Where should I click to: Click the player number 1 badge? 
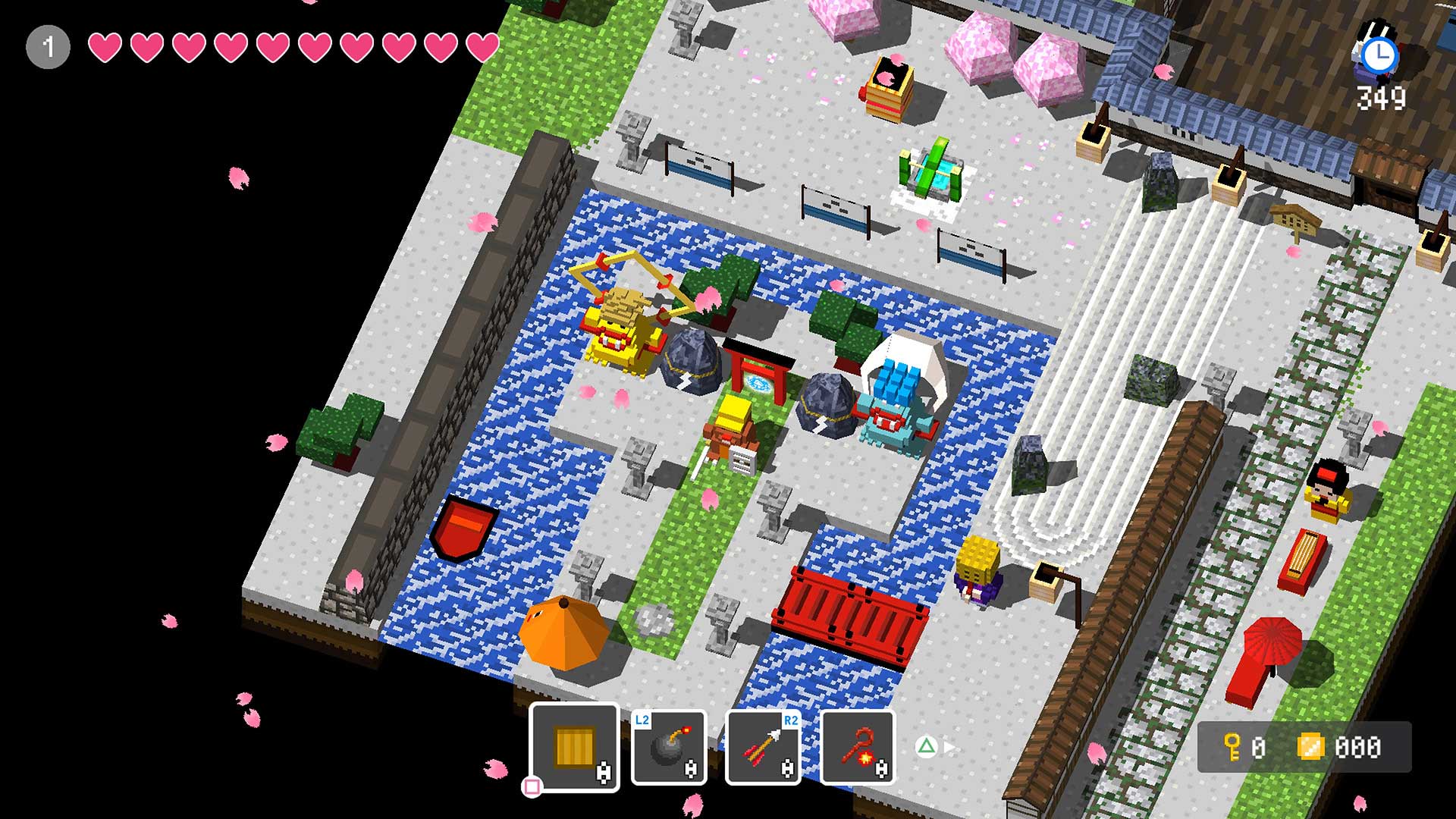point(48,45)
